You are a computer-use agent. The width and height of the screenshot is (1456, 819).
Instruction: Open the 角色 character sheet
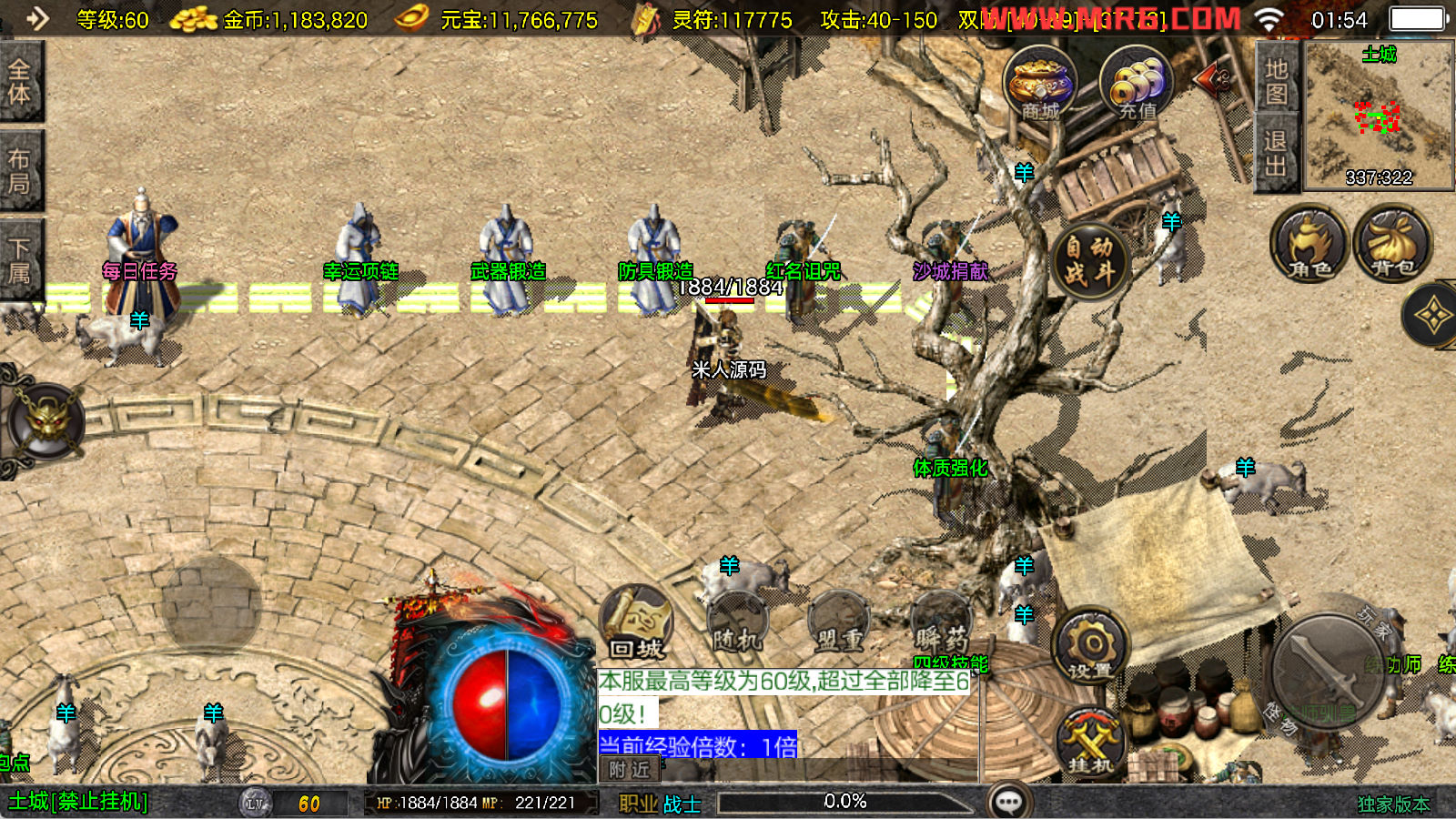[x=1309, y=244]
